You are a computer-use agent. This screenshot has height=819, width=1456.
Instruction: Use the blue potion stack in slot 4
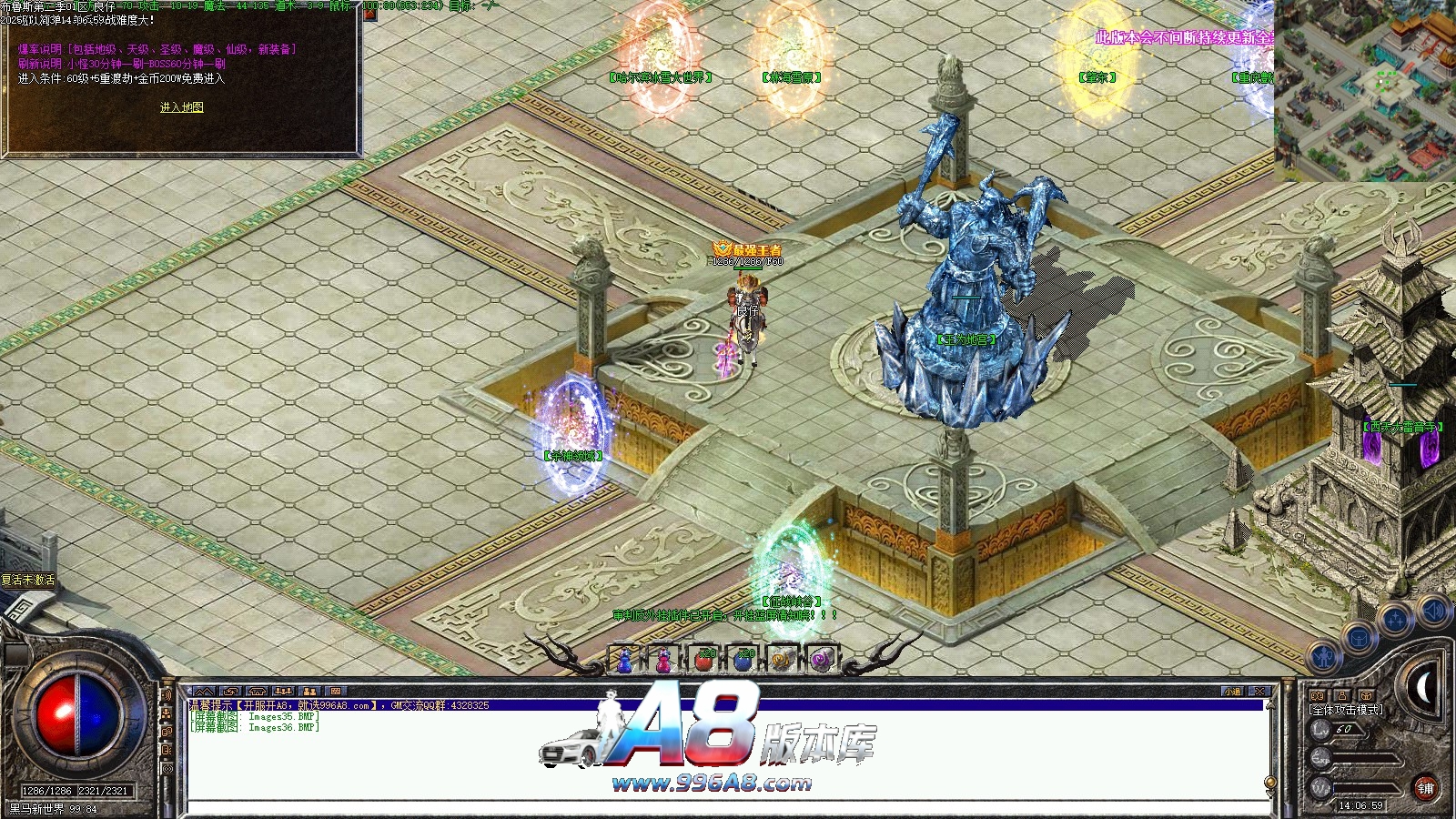click(x=743, y=659)
